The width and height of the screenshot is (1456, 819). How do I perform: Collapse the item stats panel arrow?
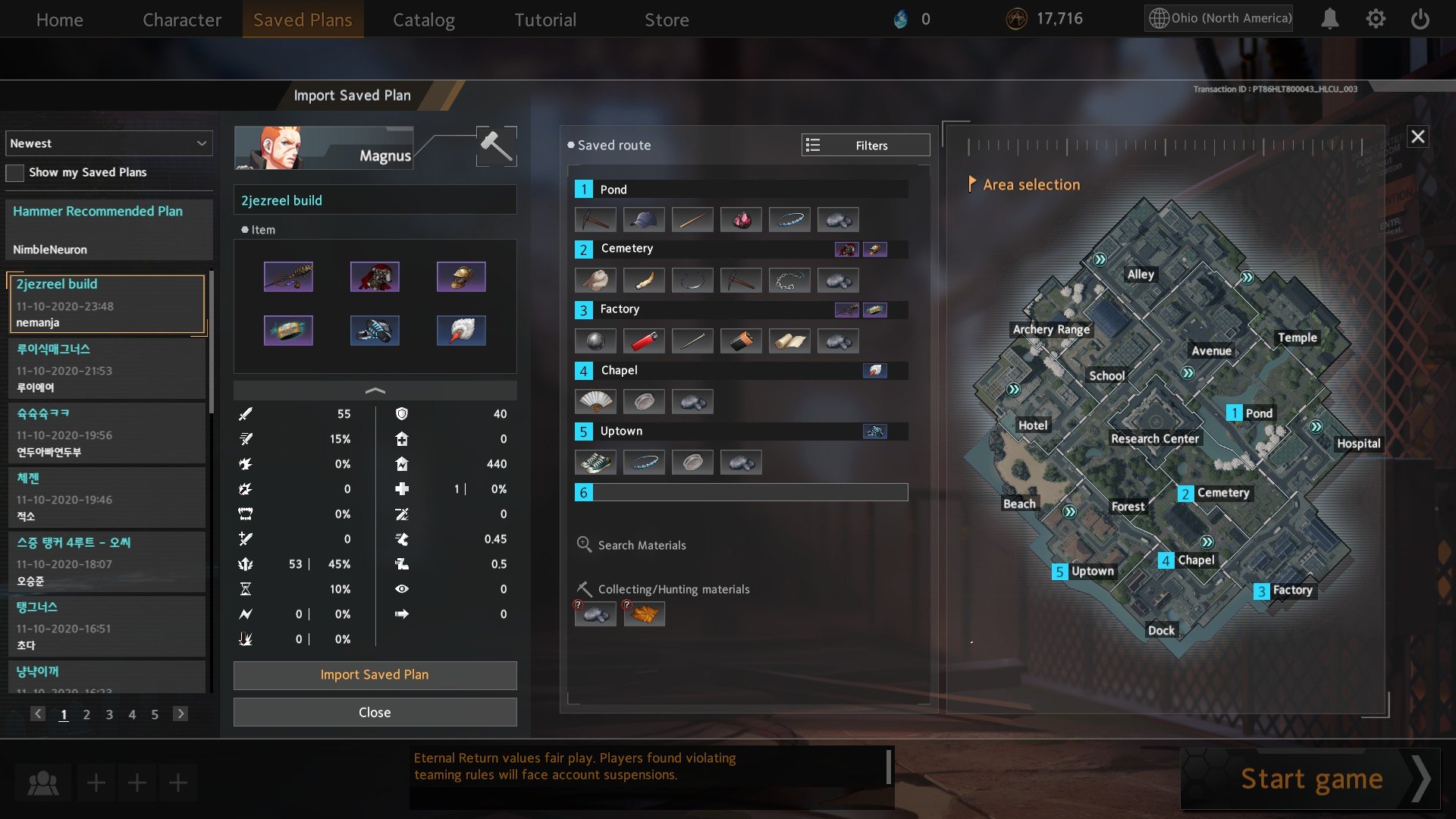pos(375,391)
